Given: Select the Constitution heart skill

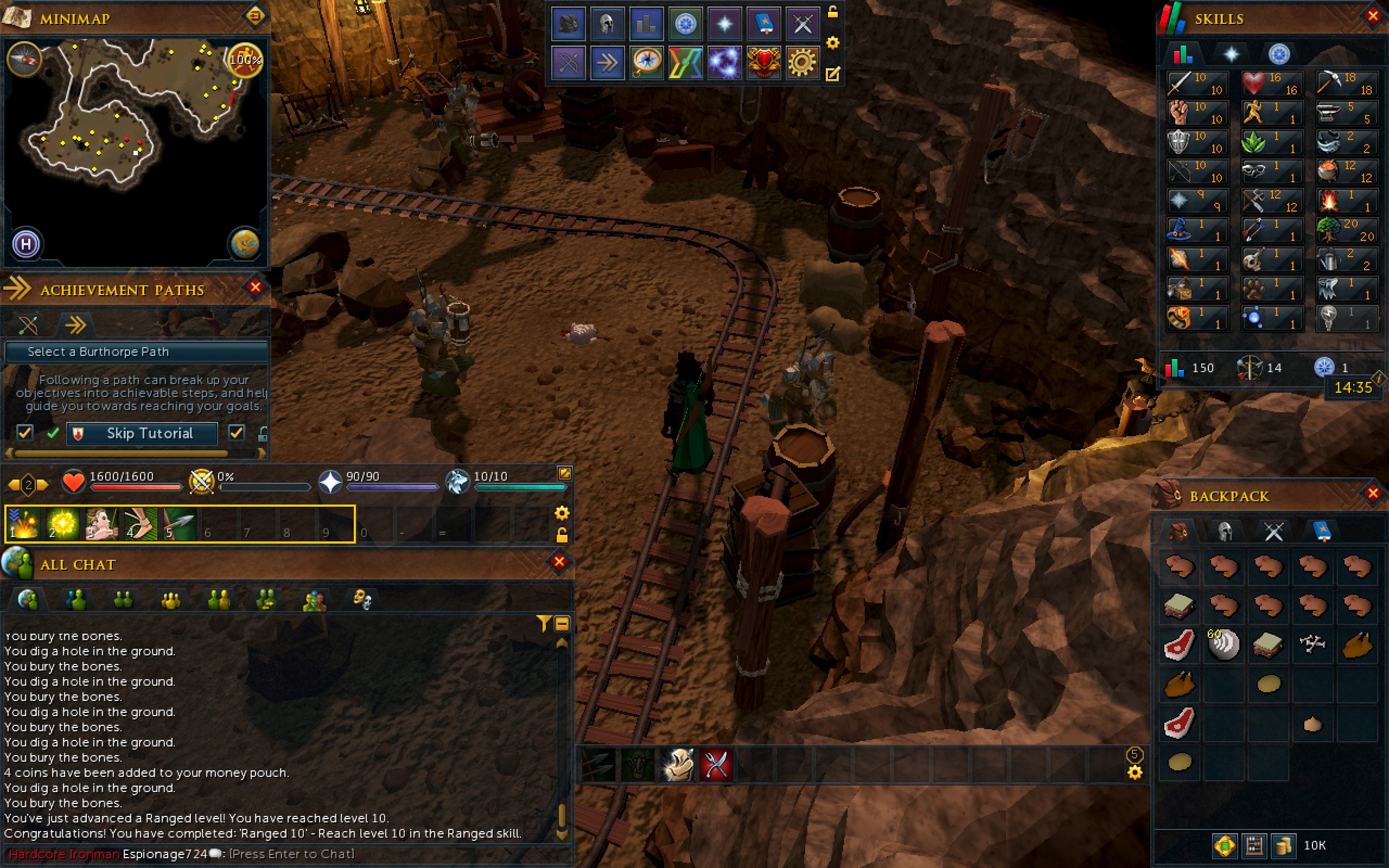Looking at the screenshot, I should point(1272,83).
